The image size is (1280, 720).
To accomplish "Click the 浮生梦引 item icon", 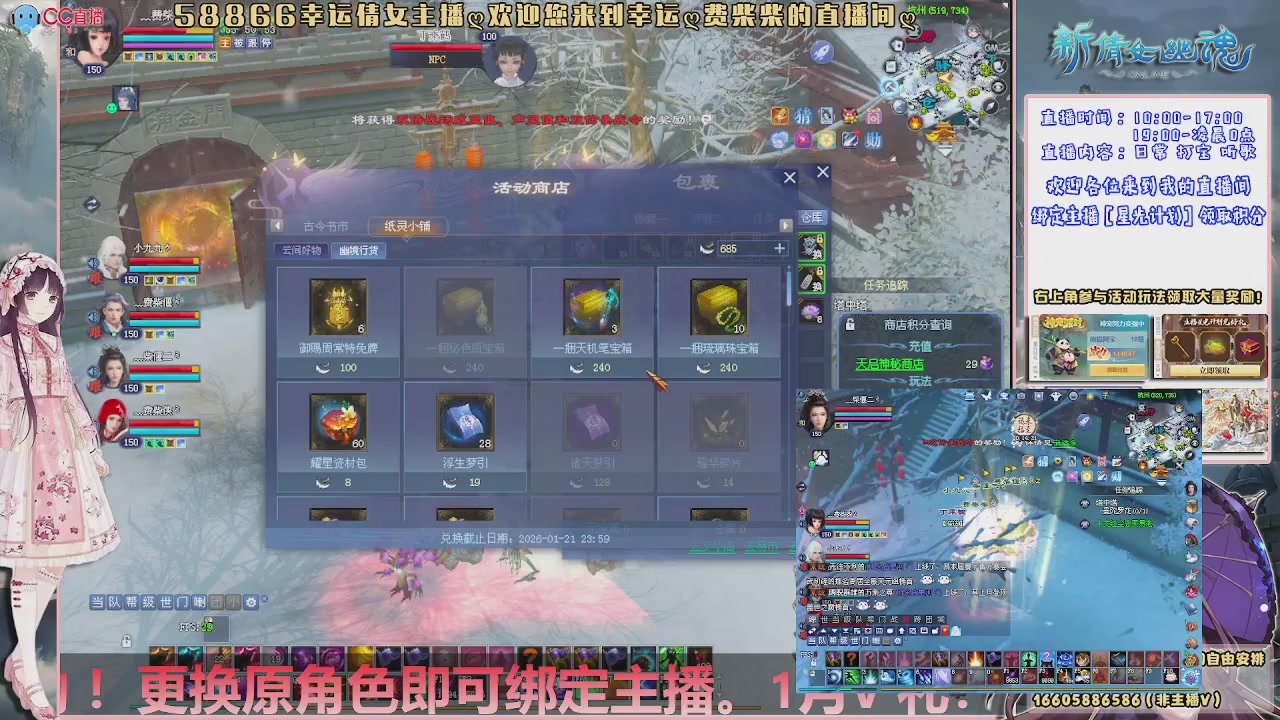I will 466,422.
